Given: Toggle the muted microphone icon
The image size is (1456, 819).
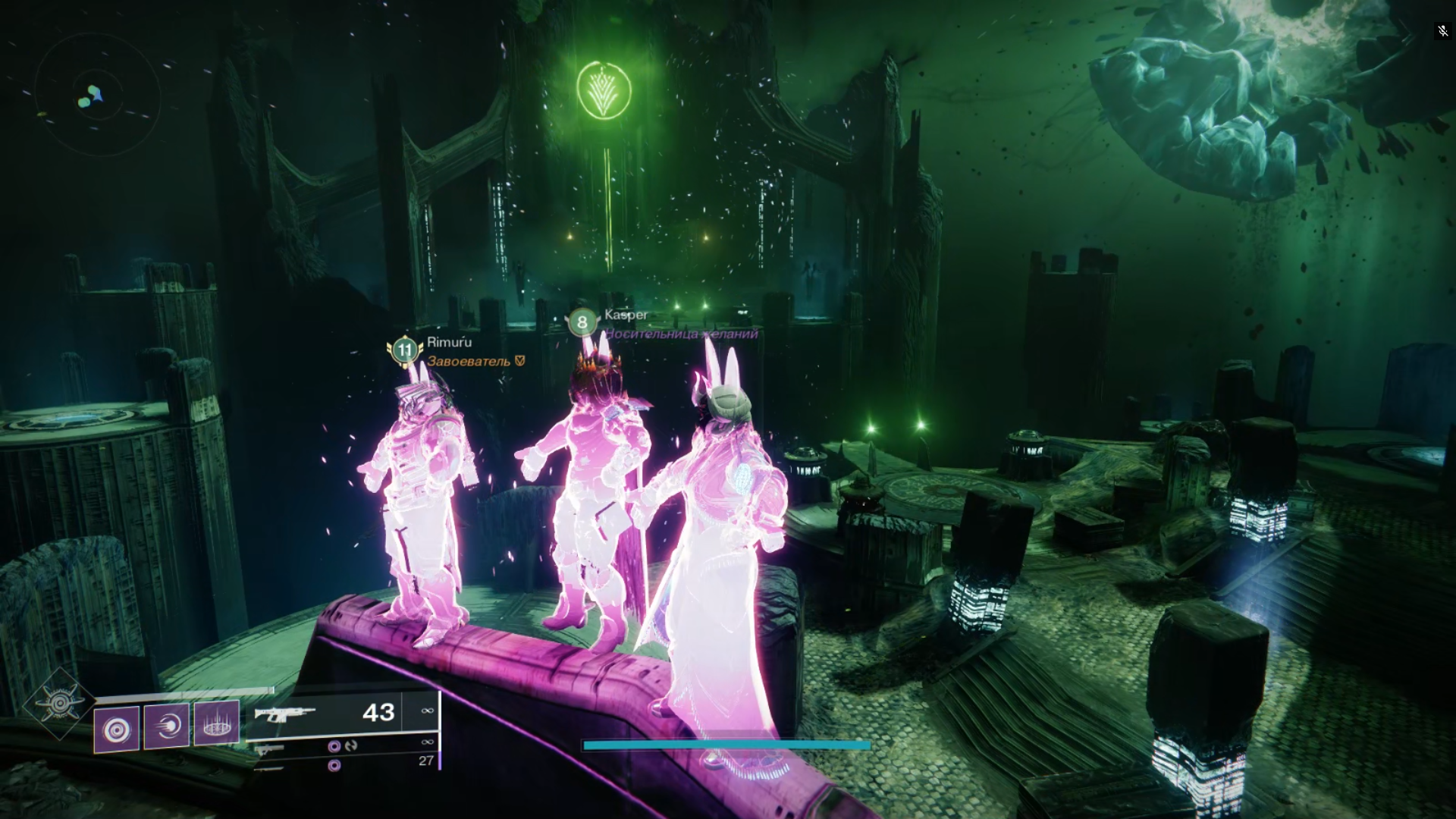Looking at the screenshot, I should point(1442,31).
